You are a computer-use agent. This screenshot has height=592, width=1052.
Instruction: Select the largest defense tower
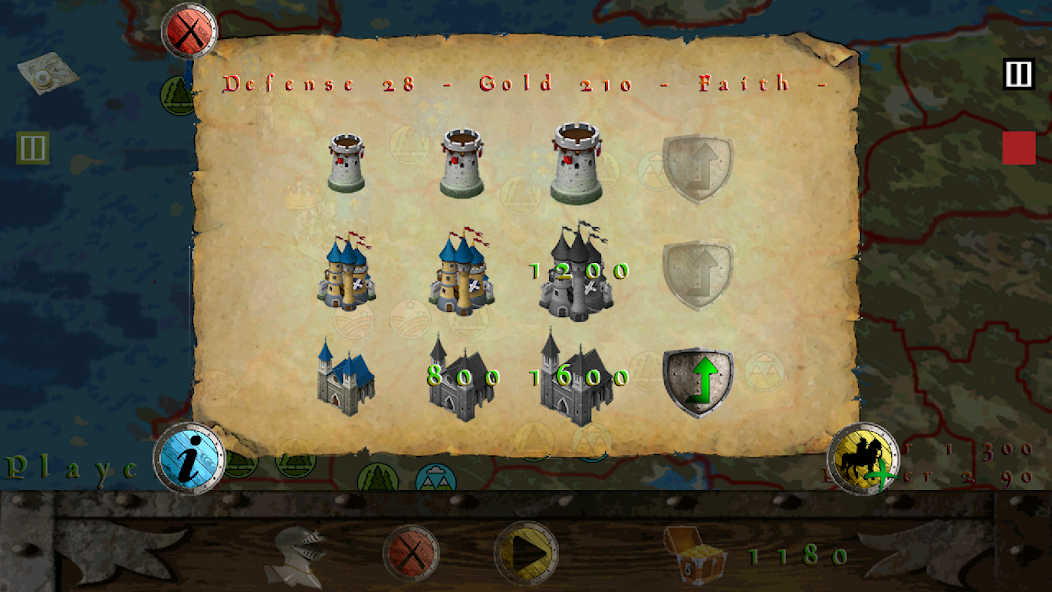[x=576, y=163]
